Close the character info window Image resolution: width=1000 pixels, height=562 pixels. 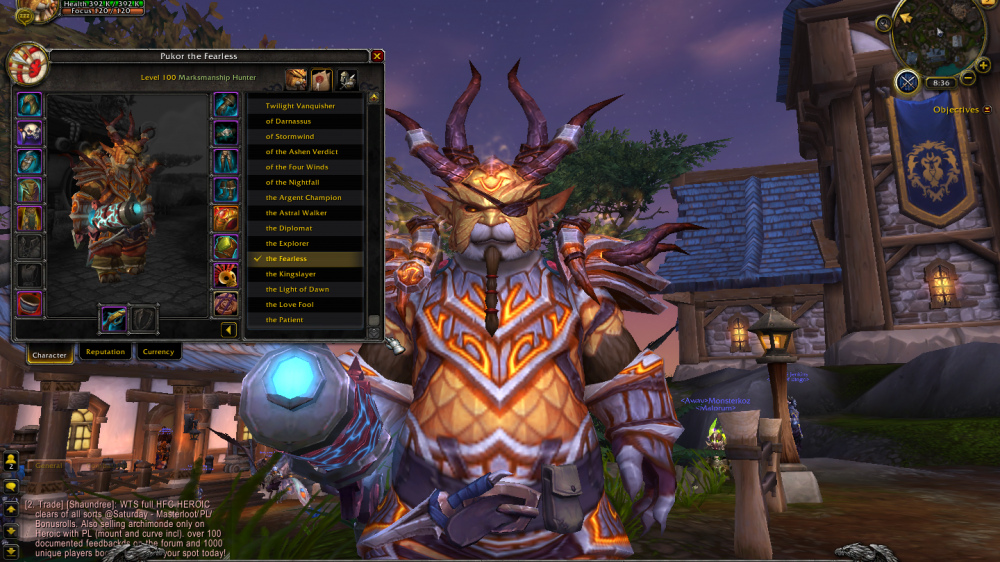[377, 56]
